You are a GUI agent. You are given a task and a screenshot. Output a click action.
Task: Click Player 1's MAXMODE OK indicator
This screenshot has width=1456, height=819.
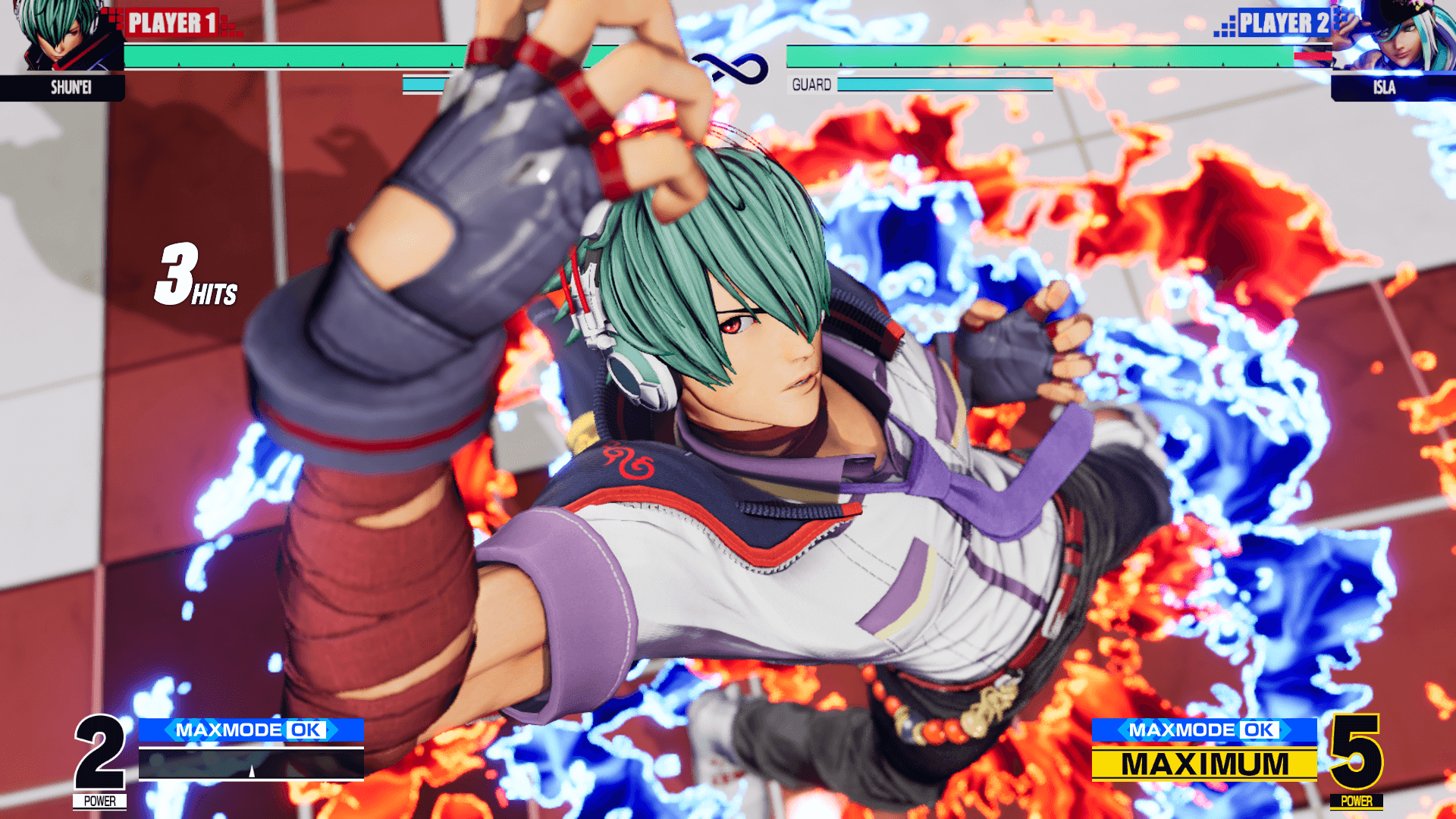pyautogui.click(x=251, y=730)
